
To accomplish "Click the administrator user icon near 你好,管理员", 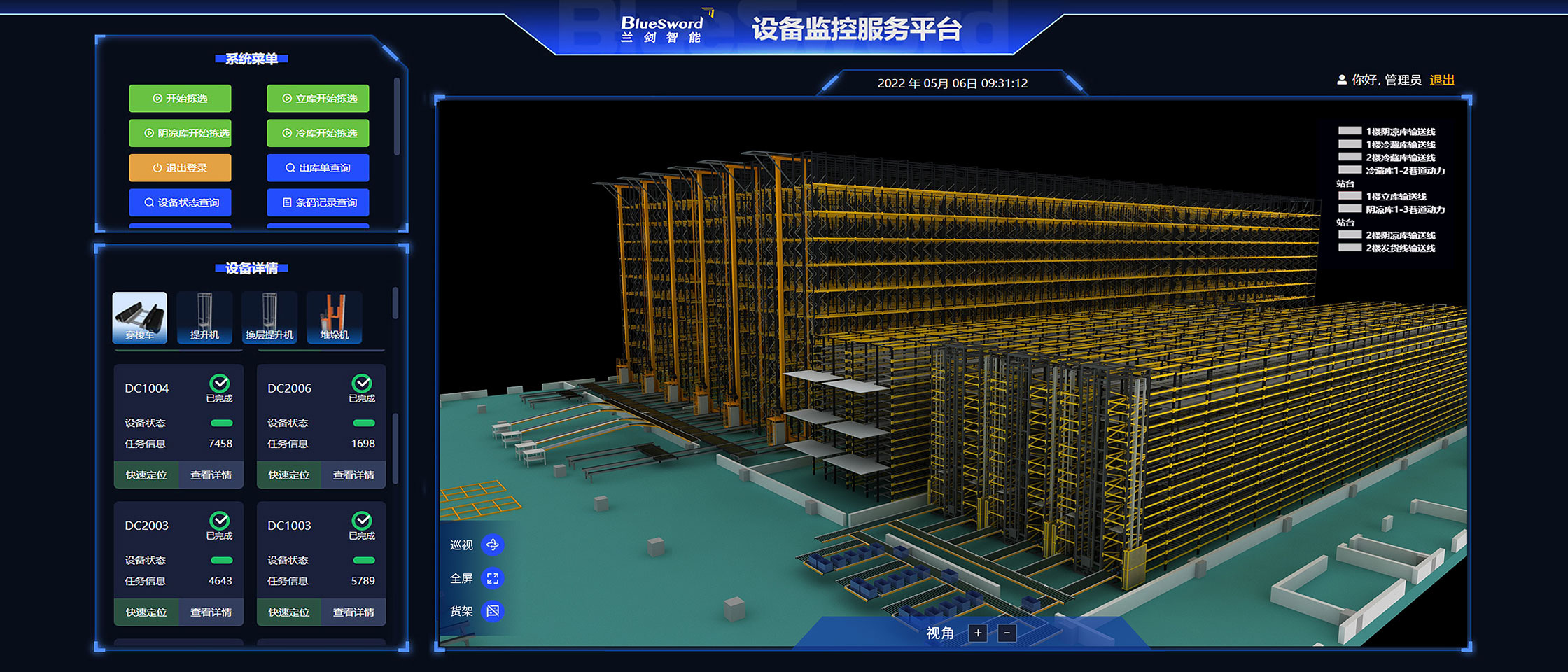I will coord(1342,79).
